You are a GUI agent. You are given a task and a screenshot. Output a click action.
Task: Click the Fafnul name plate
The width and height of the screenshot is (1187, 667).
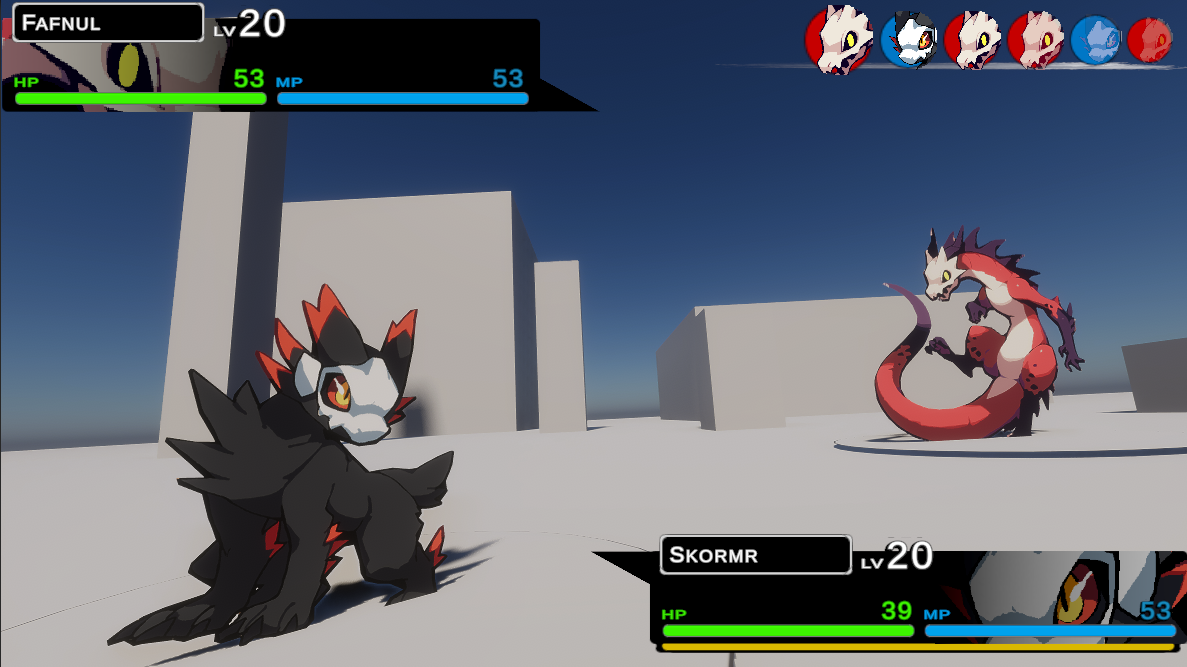[108, 22]
